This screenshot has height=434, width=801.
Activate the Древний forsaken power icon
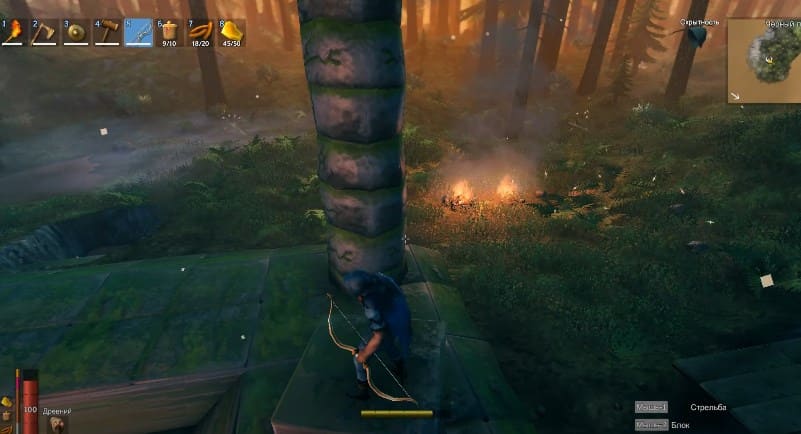tap(56, 424)
